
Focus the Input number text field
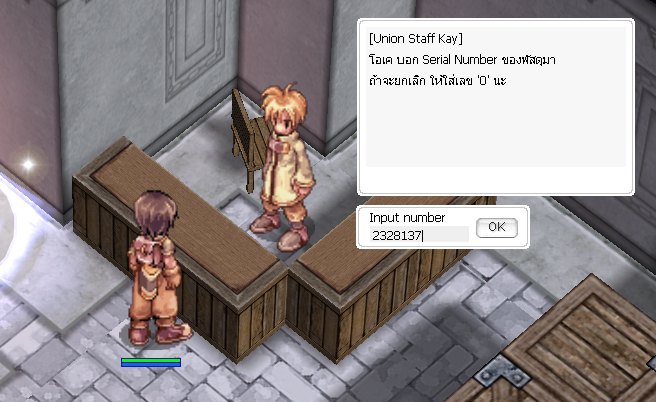[418, 236]
